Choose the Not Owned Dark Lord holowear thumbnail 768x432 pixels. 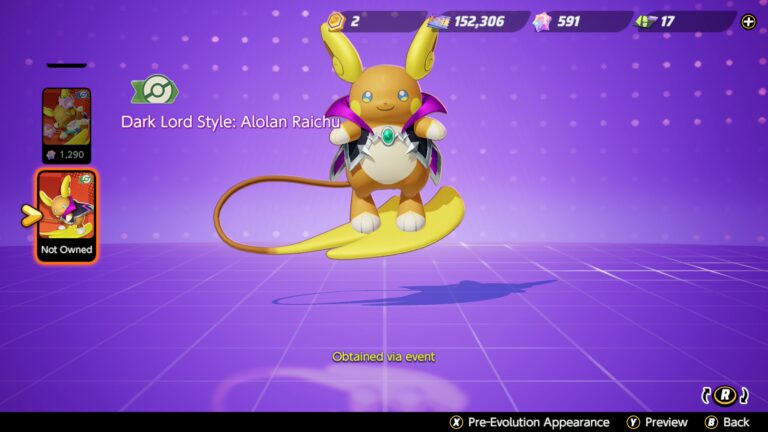pyautogui.click(x=67, y=215)
